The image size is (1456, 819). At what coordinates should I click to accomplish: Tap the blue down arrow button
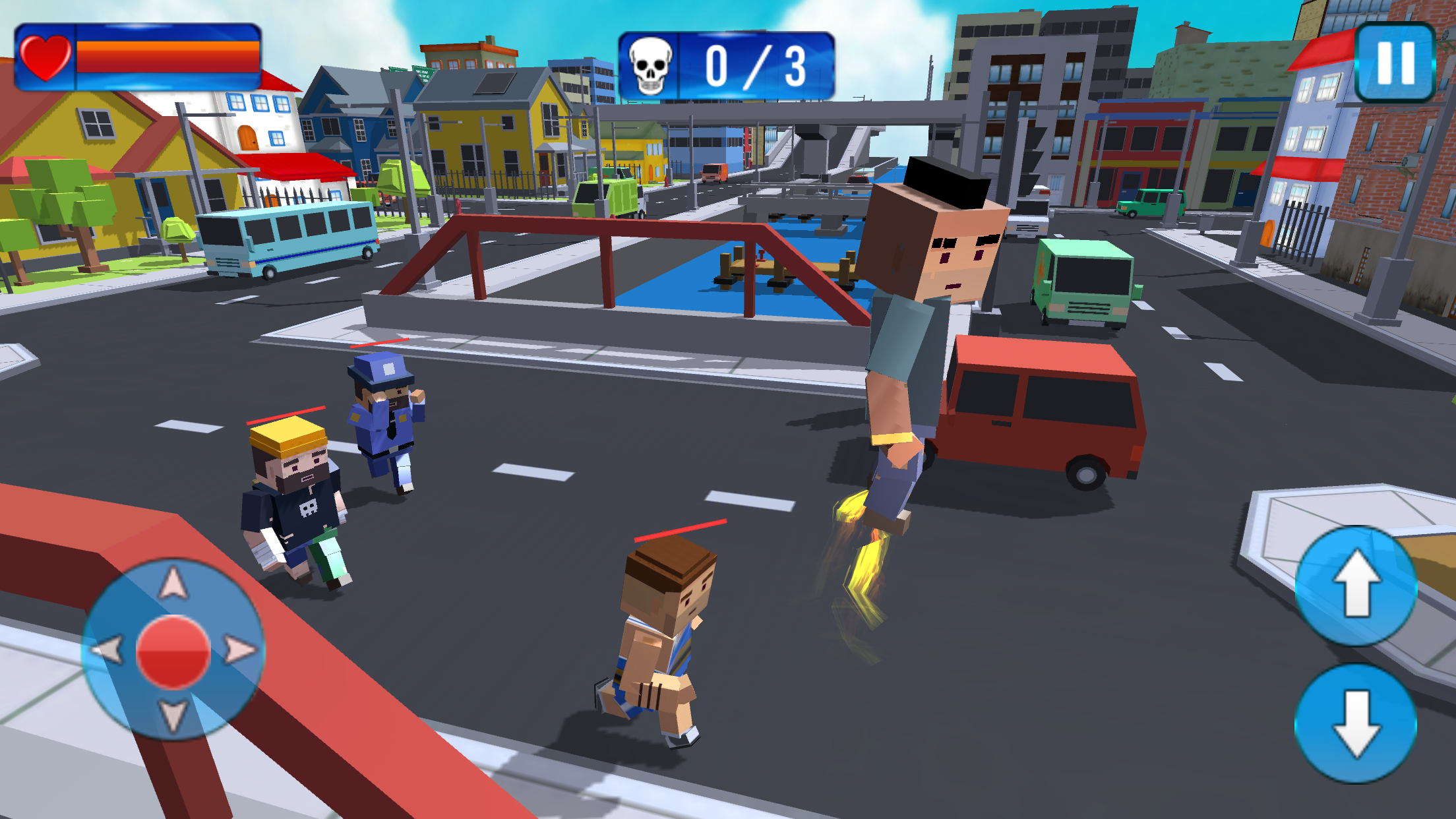(x=1356, y=723)
